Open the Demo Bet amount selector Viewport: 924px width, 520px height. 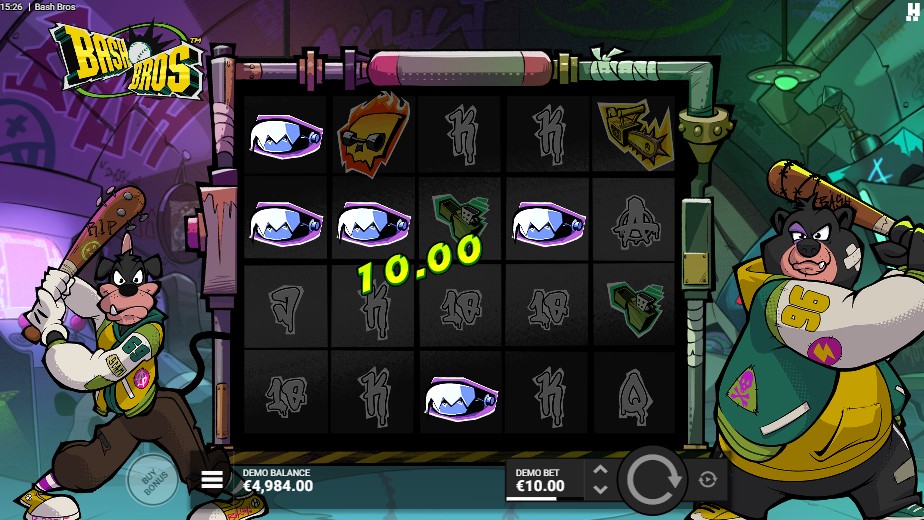click(x=541, y=480)
